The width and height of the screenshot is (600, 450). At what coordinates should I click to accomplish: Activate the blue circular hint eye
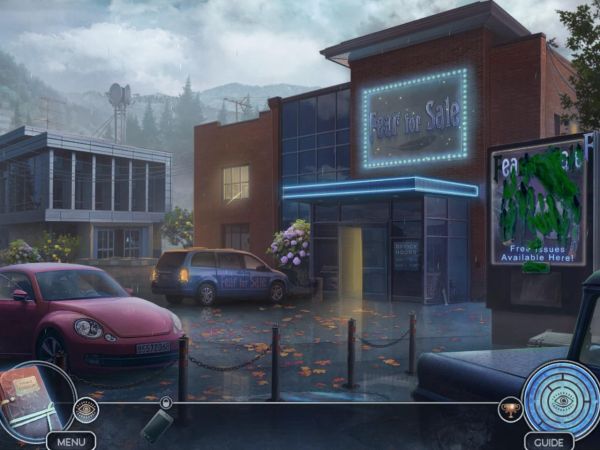pyautogui.click(x=560, y=399)
